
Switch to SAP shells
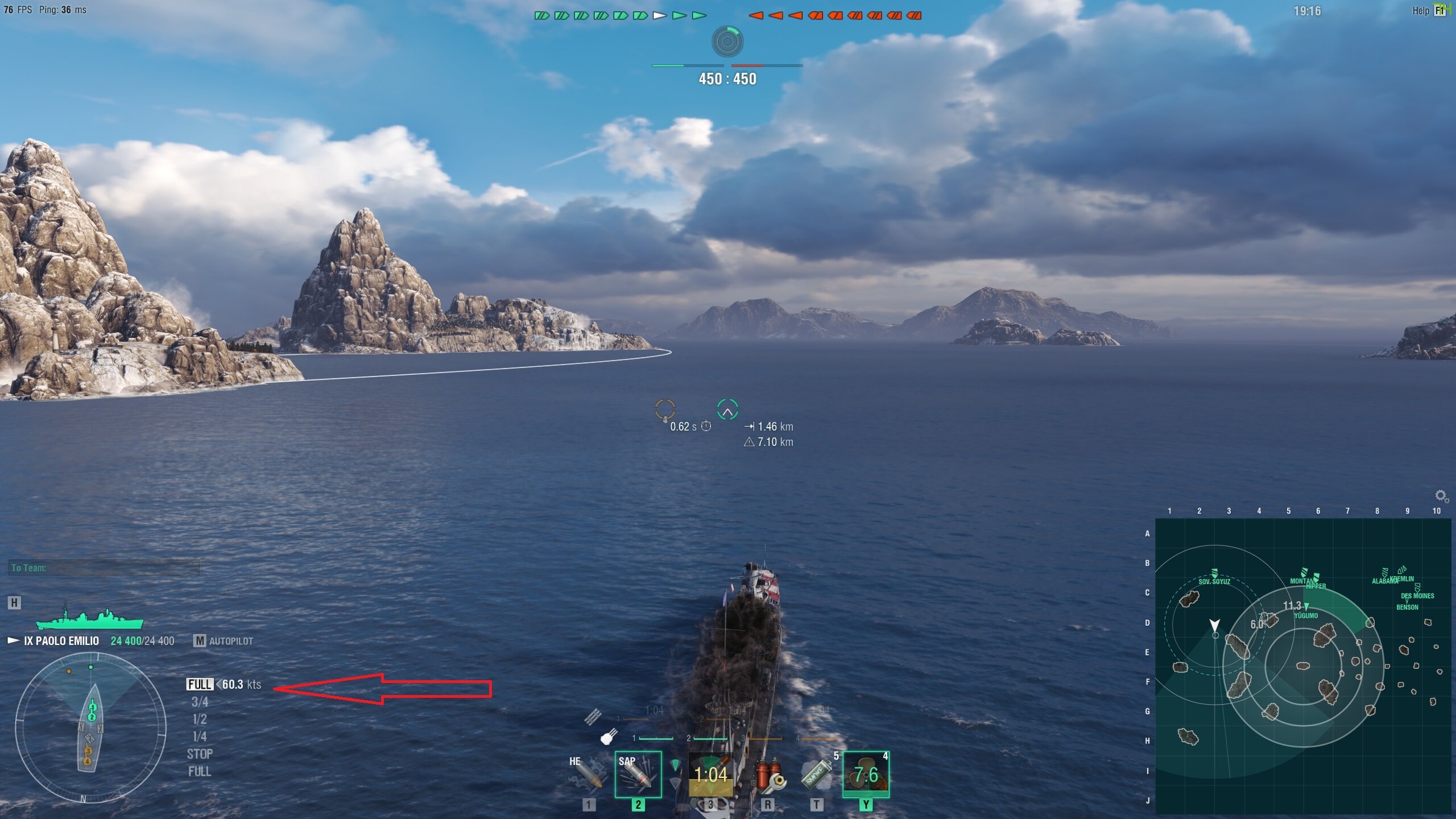(638, 775)
